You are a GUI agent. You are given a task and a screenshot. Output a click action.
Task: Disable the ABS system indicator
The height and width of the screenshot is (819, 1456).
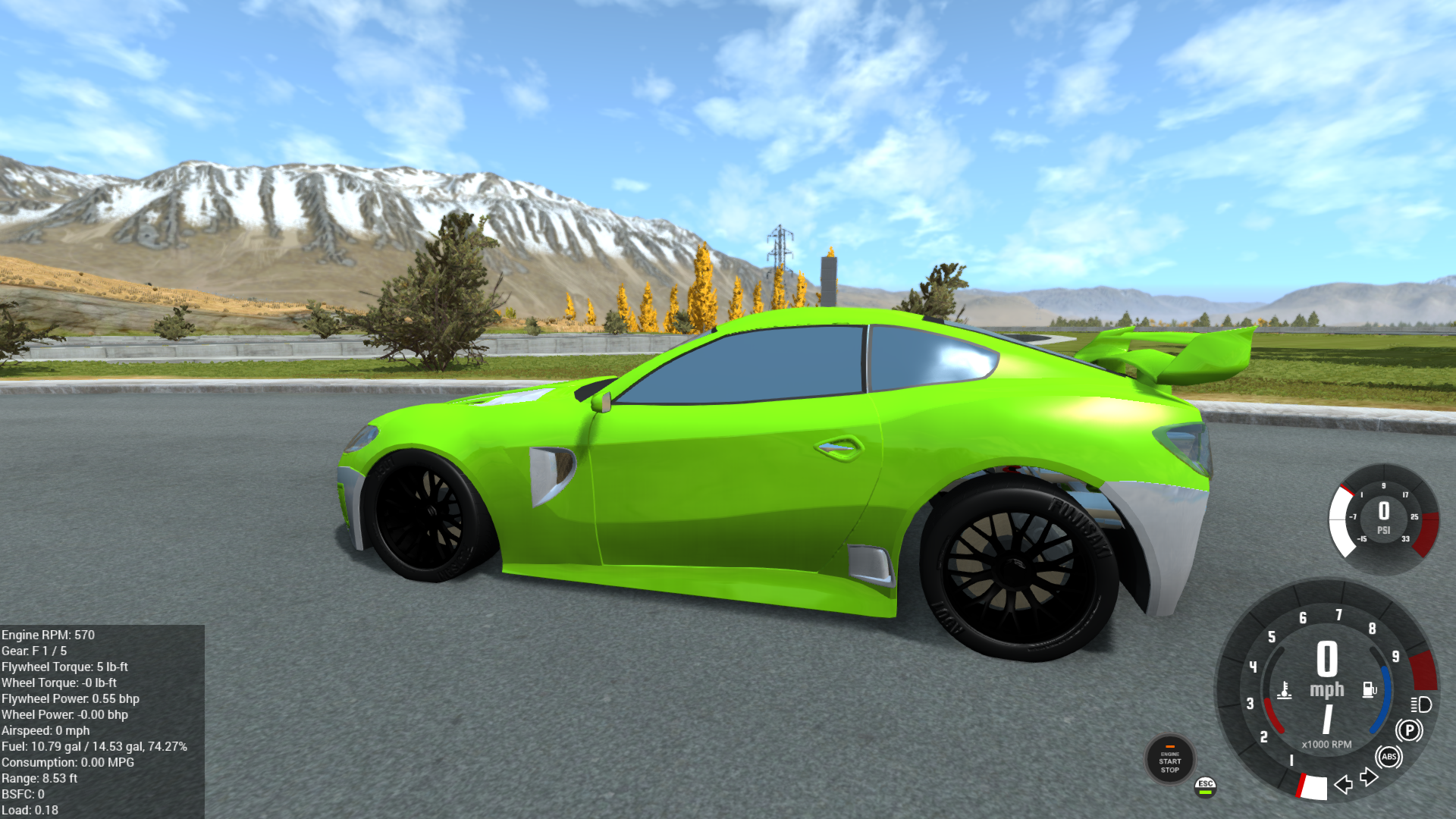click(1389, 757)
